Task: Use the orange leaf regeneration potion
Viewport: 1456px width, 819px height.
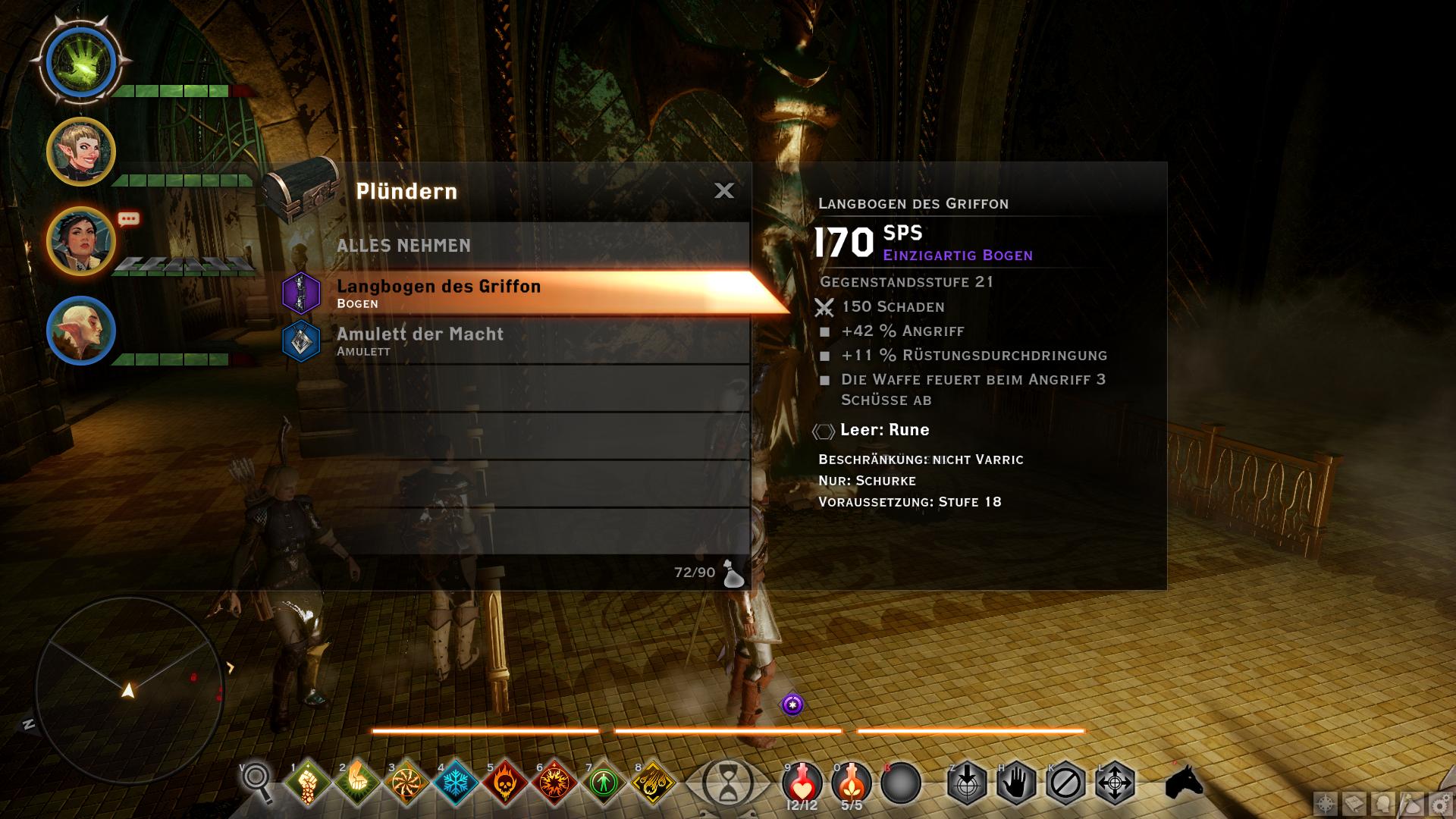Action: 852,782
